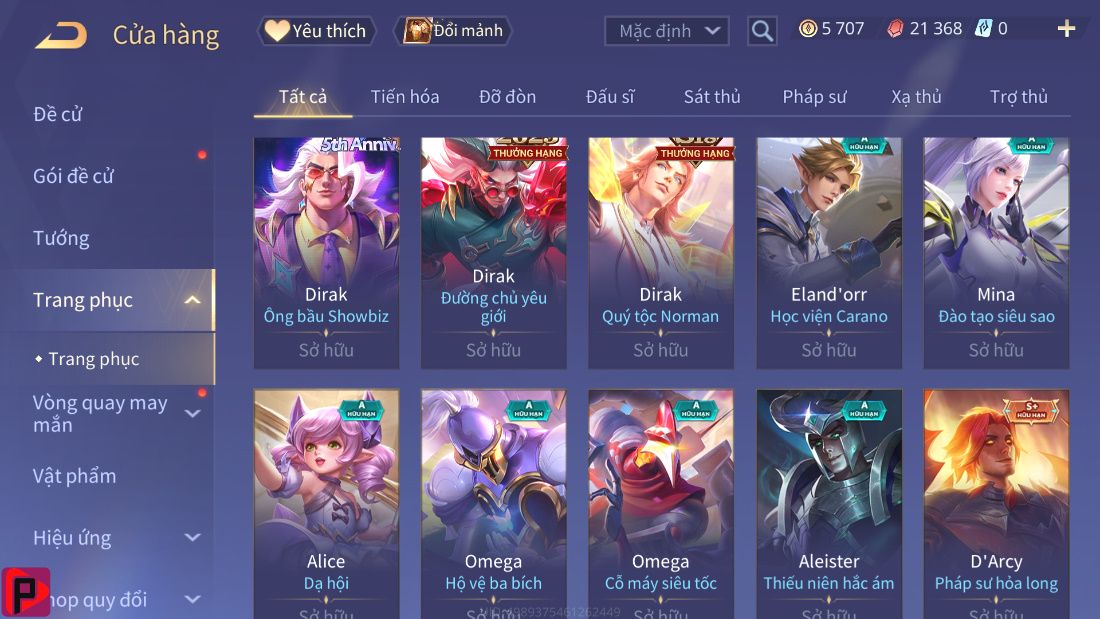Switch to the Tiến hóa tab
This screenshot has height=619, width=1100.
coord(405,97)
